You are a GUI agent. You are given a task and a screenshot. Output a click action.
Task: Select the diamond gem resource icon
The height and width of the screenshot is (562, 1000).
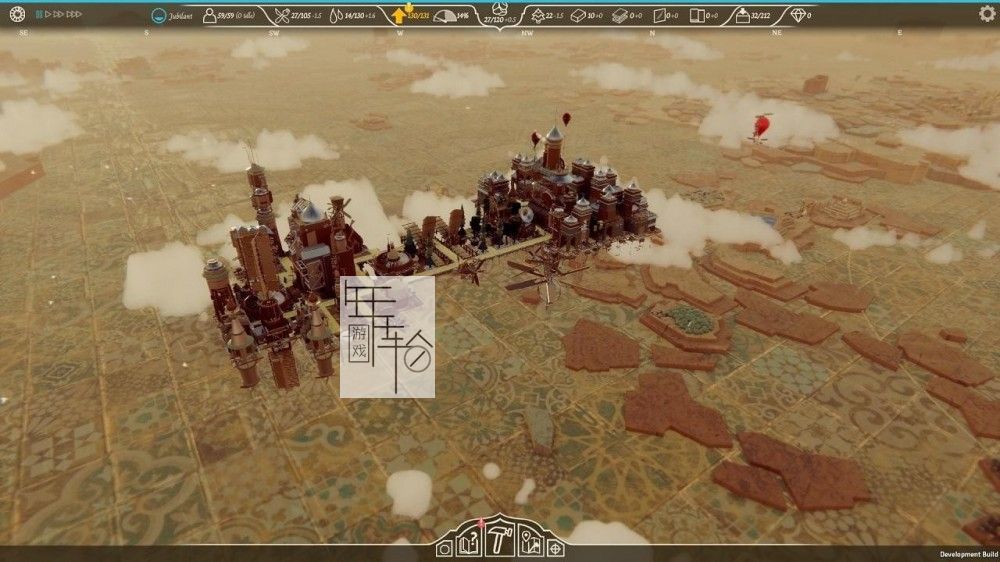(797, 15)
